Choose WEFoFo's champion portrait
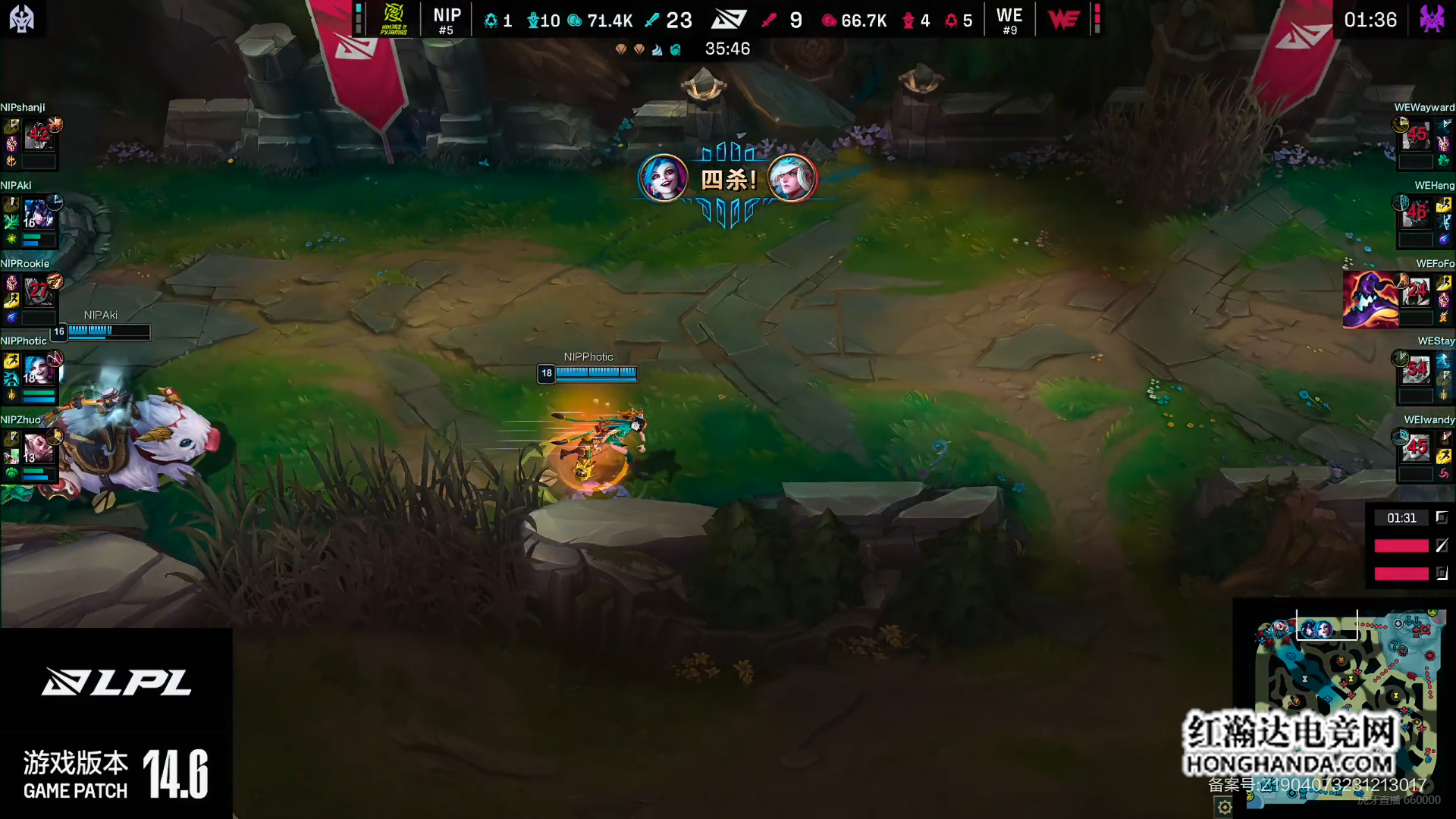 point(1416,292)
